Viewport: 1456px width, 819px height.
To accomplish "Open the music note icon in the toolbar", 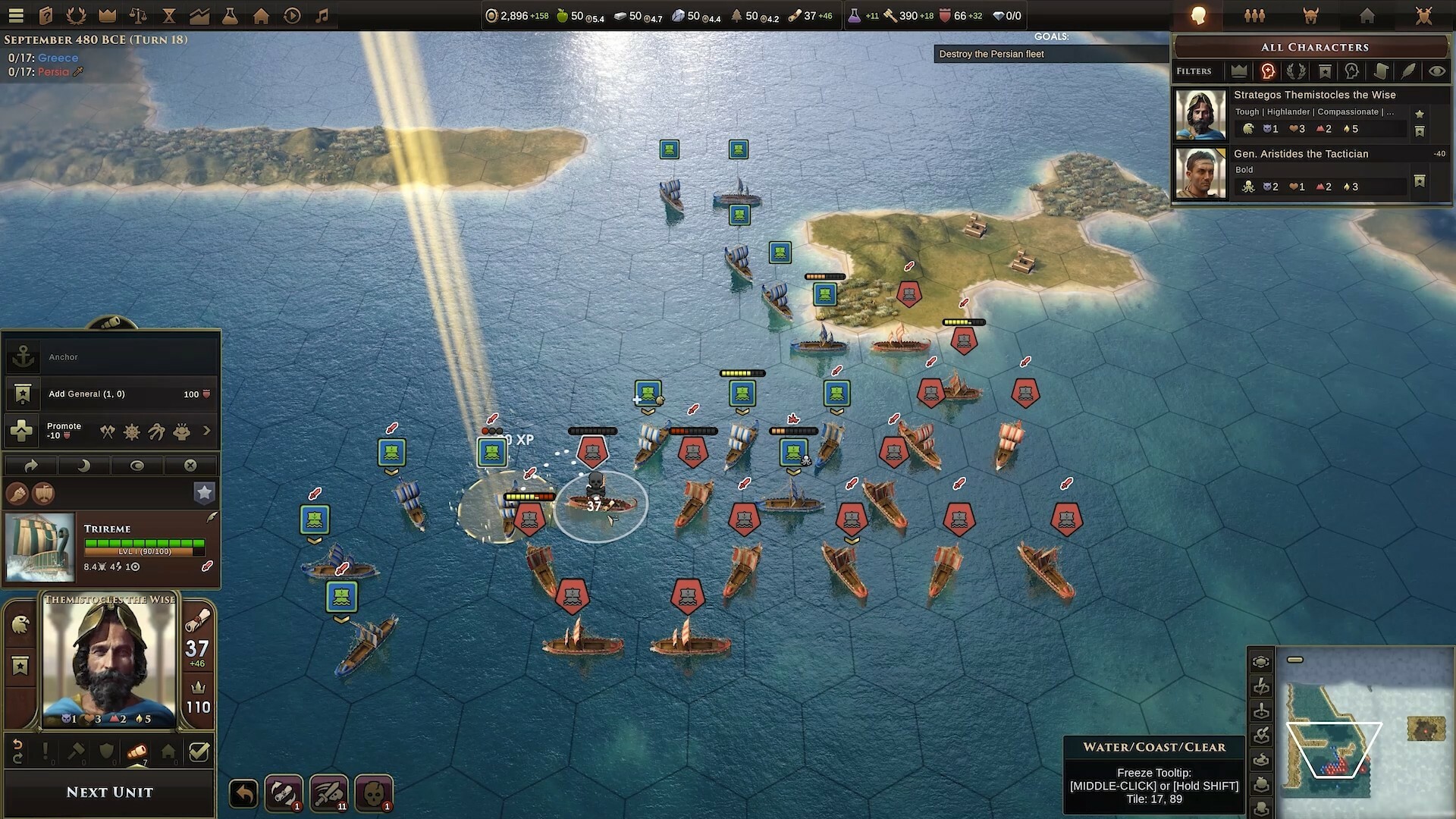I will [x=322, y=15].
